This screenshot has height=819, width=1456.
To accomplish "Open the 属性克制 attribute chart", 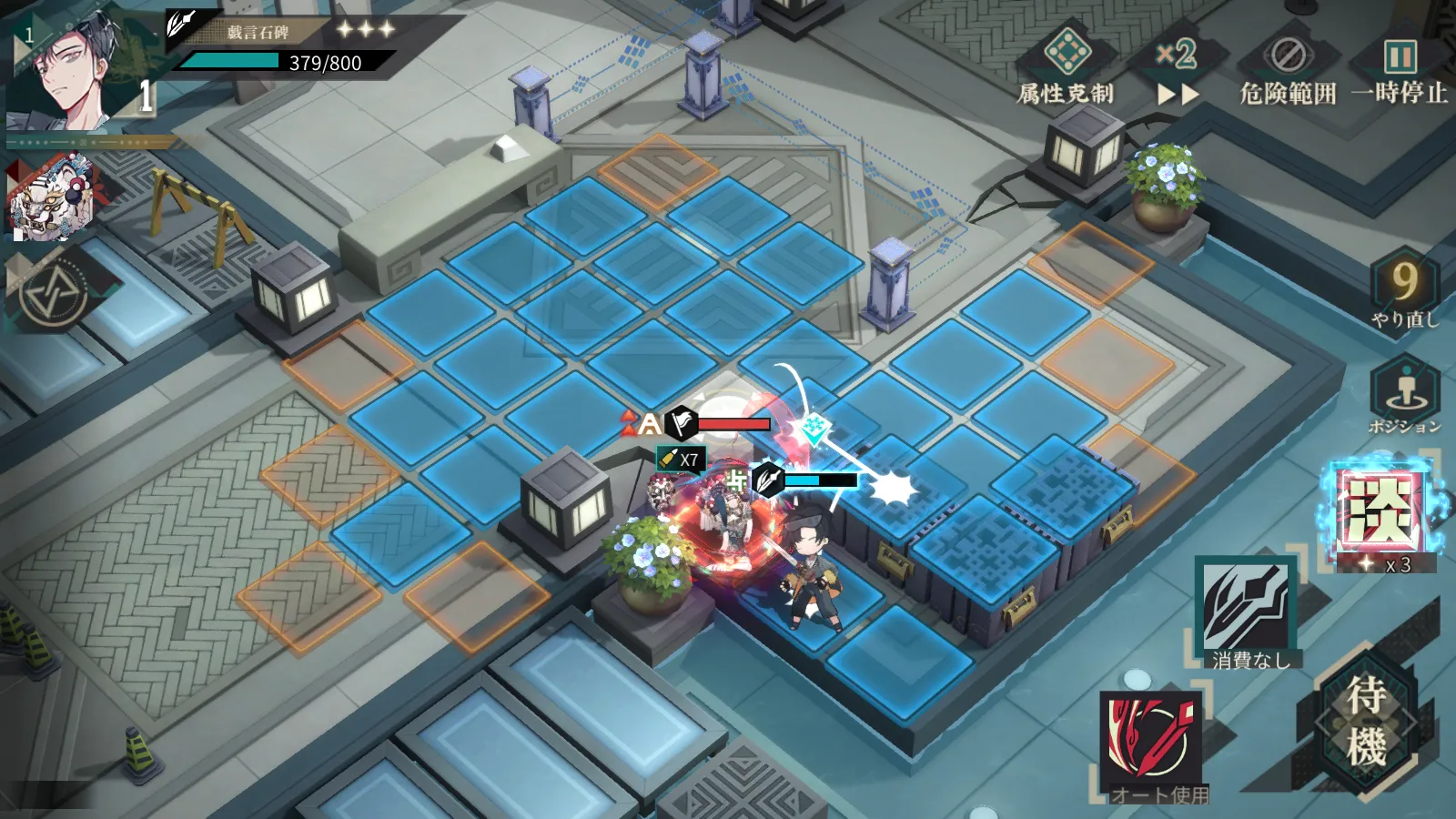I will point(1066,66).
